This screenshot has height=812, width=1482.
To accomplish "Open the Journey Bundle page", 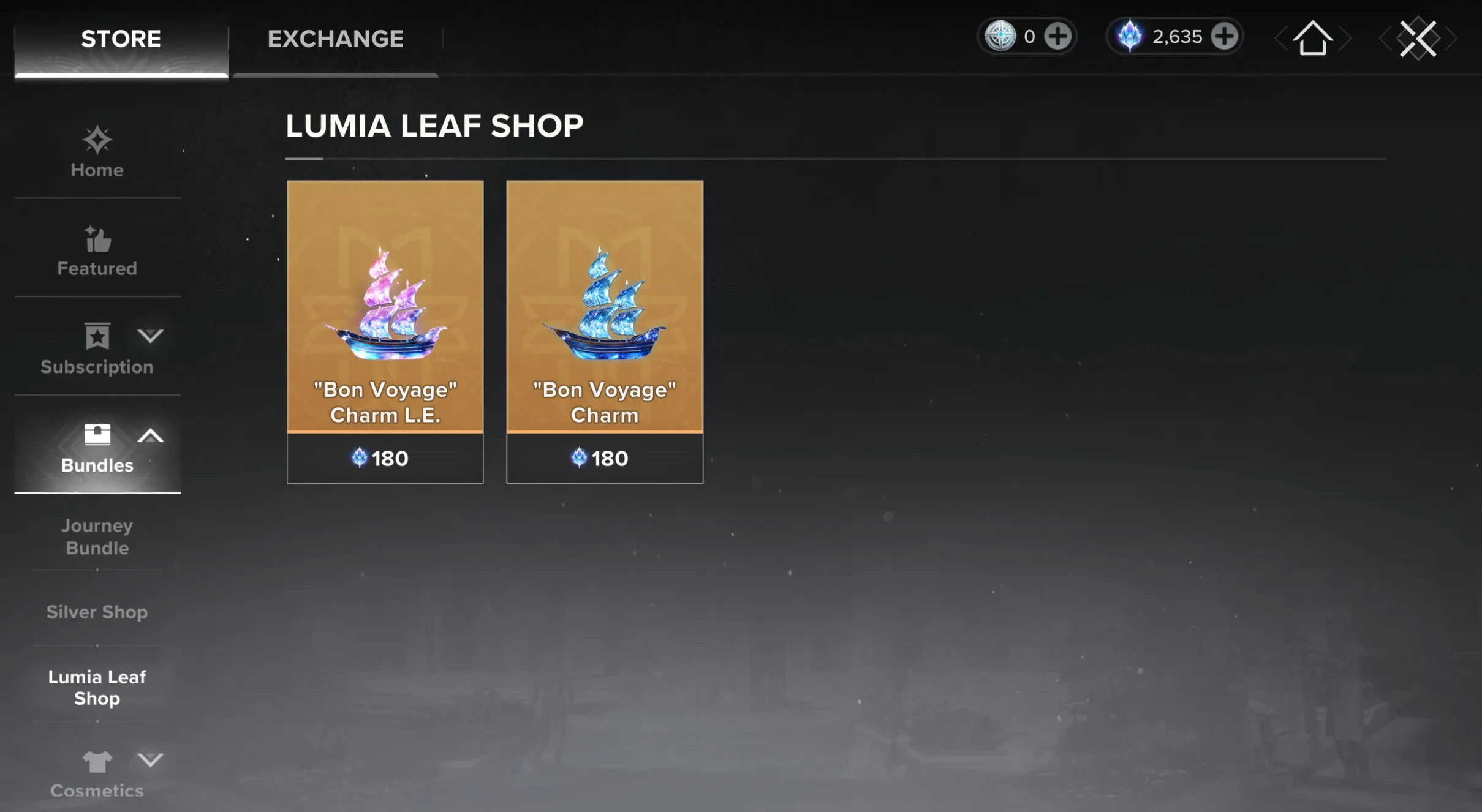I will click(x=97, y=536).
